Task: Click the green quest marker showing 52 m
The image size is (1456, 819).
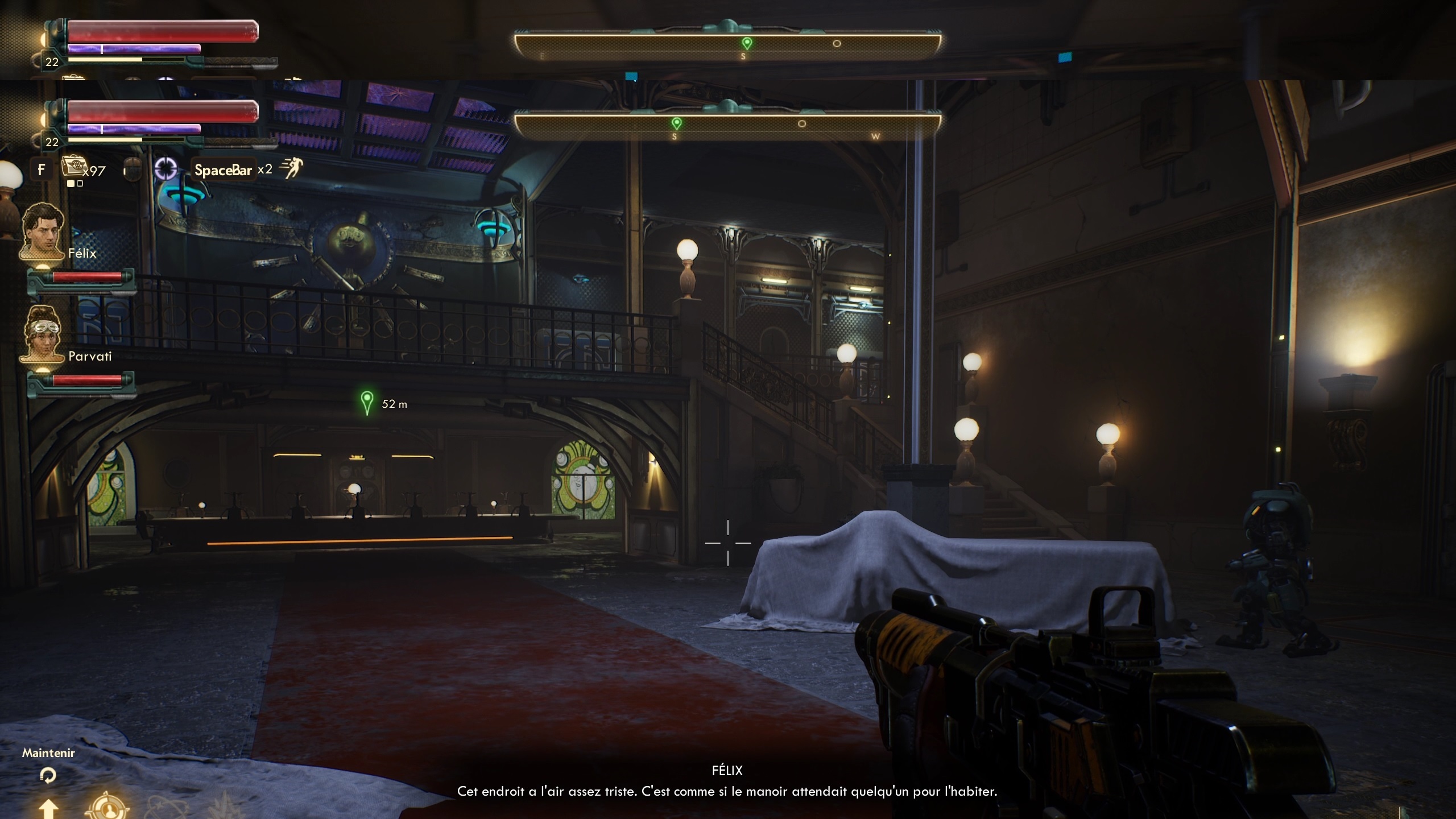Action: 367,402
